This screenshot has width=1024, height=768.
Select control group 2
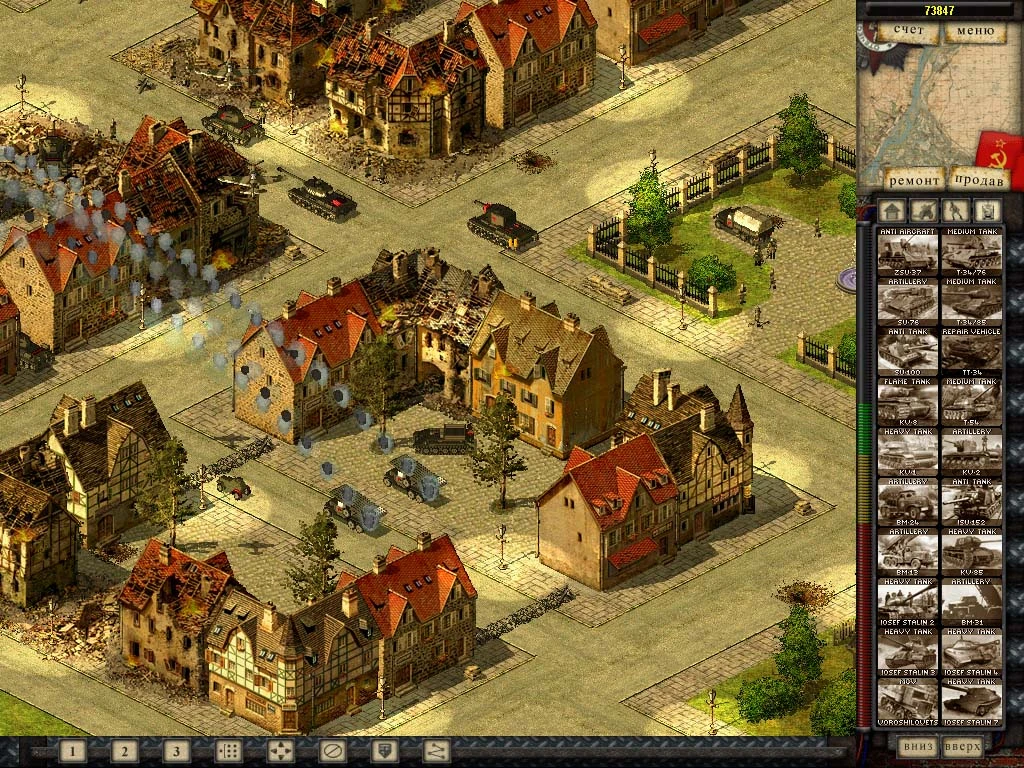pos(124,751)
